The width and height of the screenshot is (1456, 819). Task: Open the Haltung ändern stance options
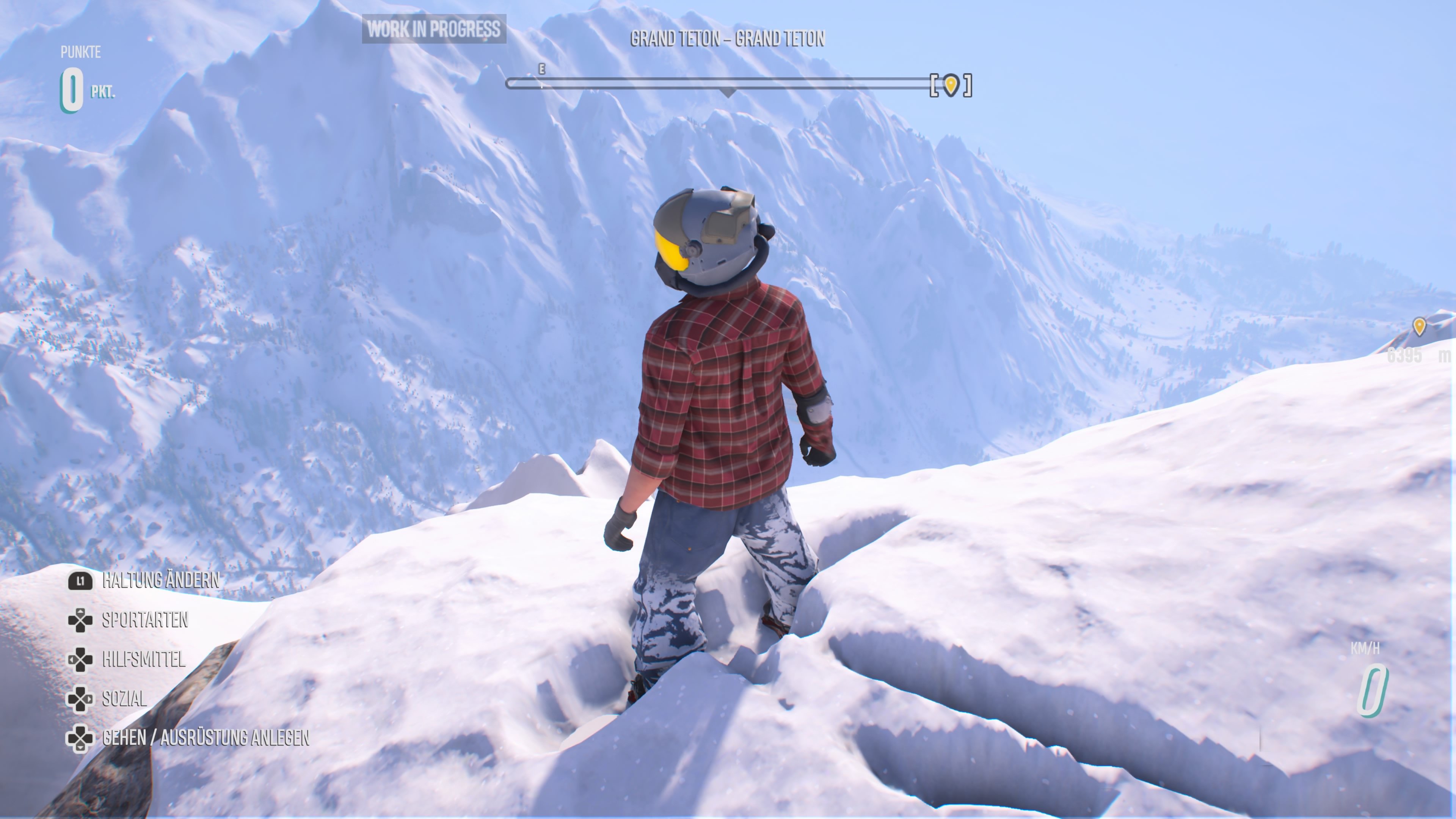[x=161, y=581]
